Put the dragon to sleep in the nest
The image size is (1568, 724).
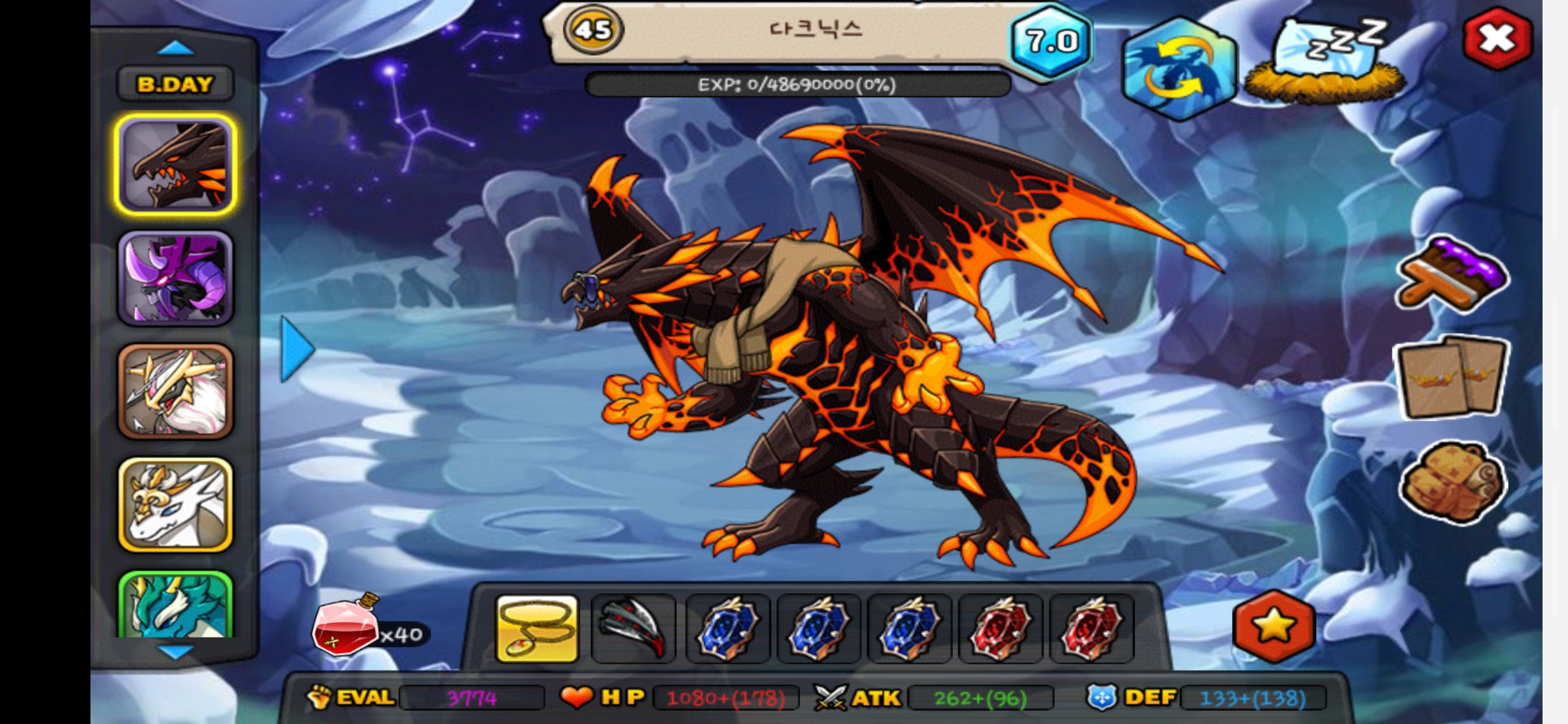pos(1325,62)
